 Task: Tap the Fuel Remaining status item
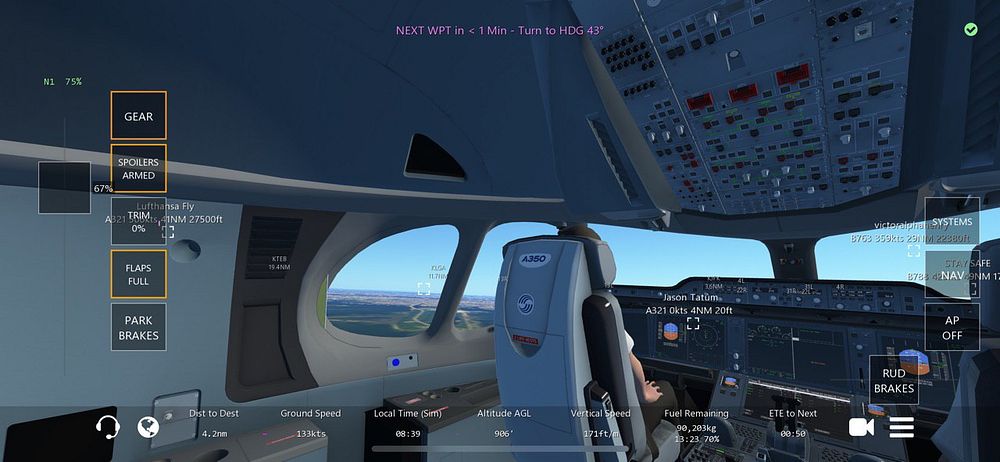click(696, 424)
